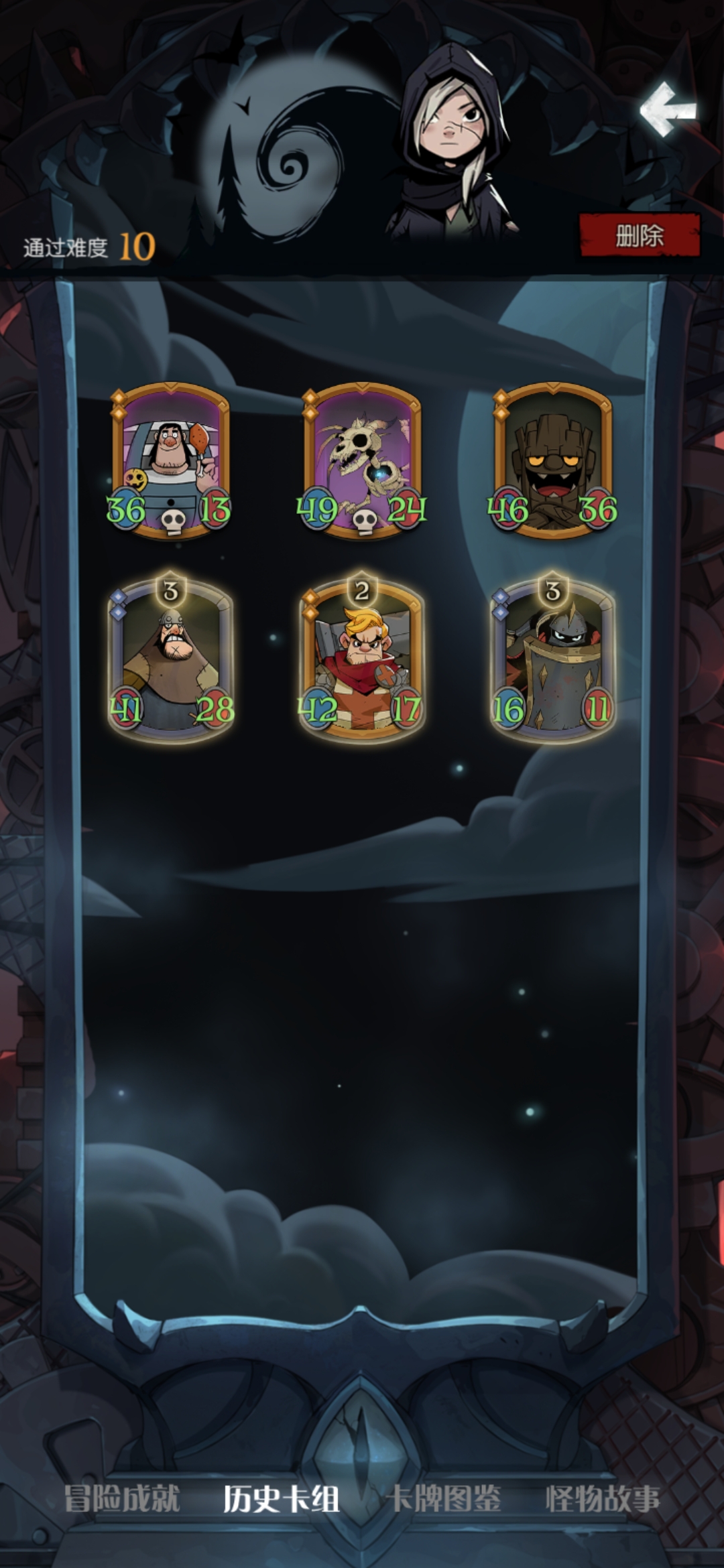Choose the skeletal dragon card
The width and height of the screenshot is (724, 1568).
tap(362, 460)
